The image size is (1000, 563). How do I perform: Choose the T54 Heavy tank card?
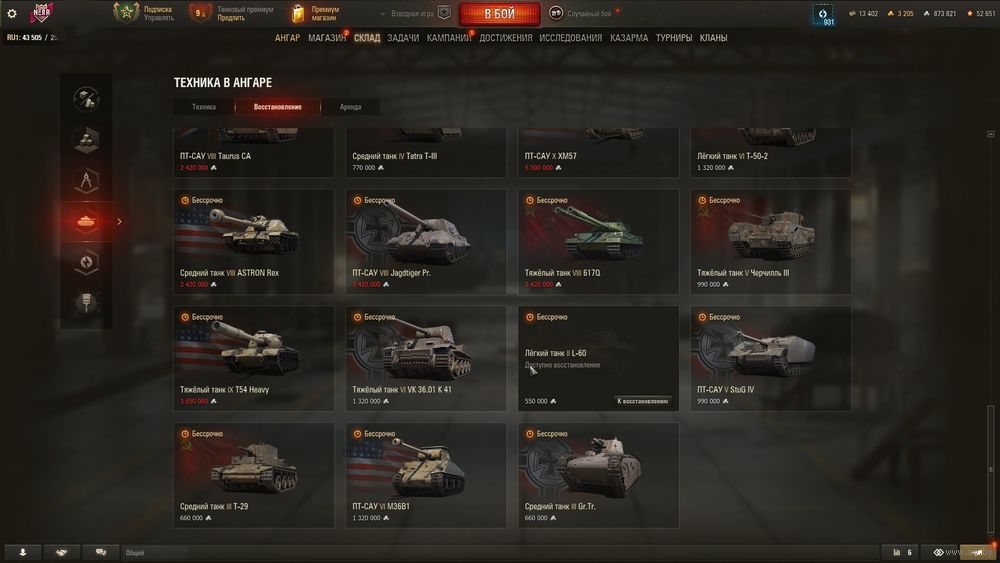tap(254, 358)
